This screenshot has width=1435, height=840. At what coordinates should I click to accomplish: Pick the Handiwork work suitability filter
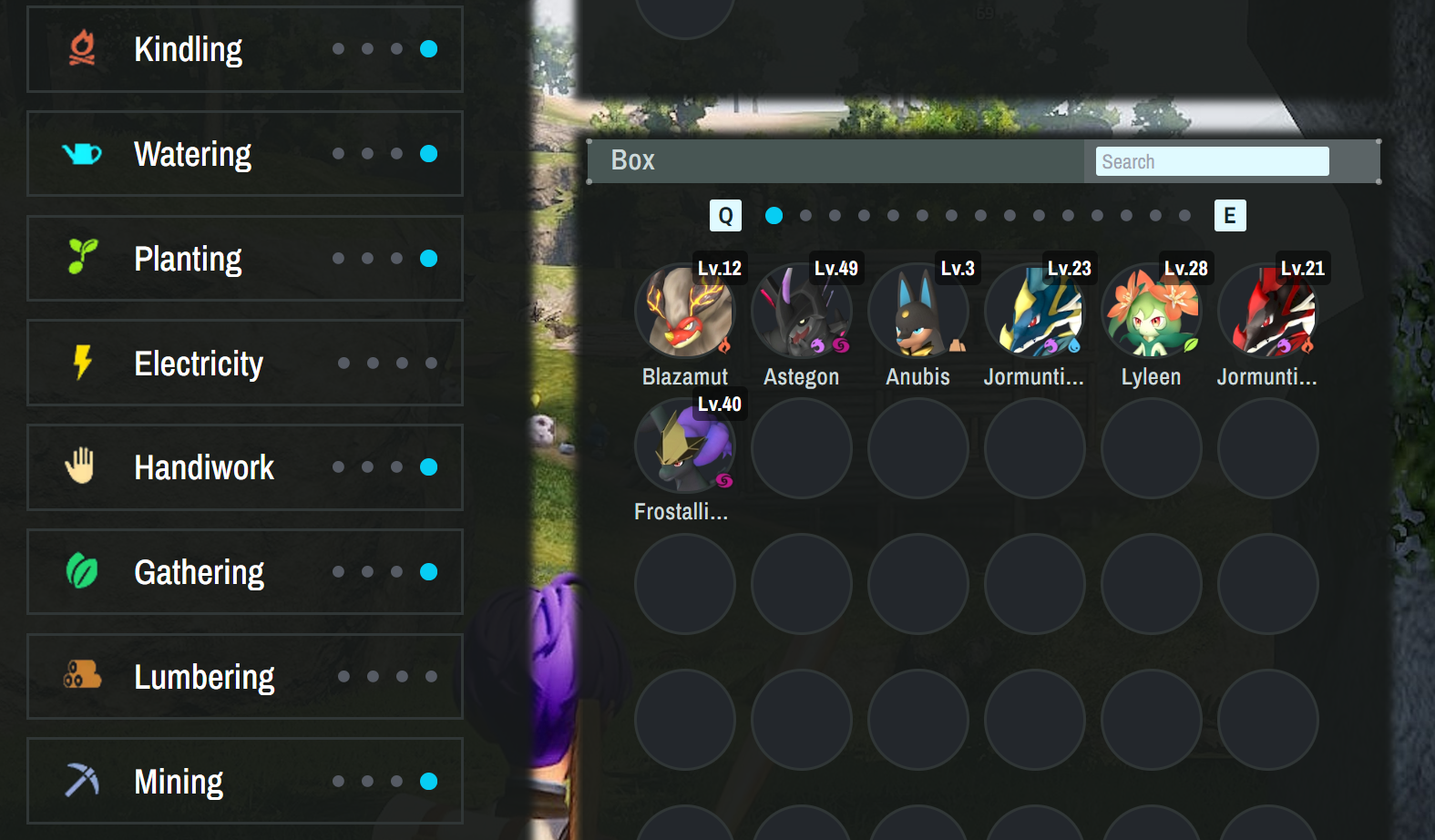(244, 467)
